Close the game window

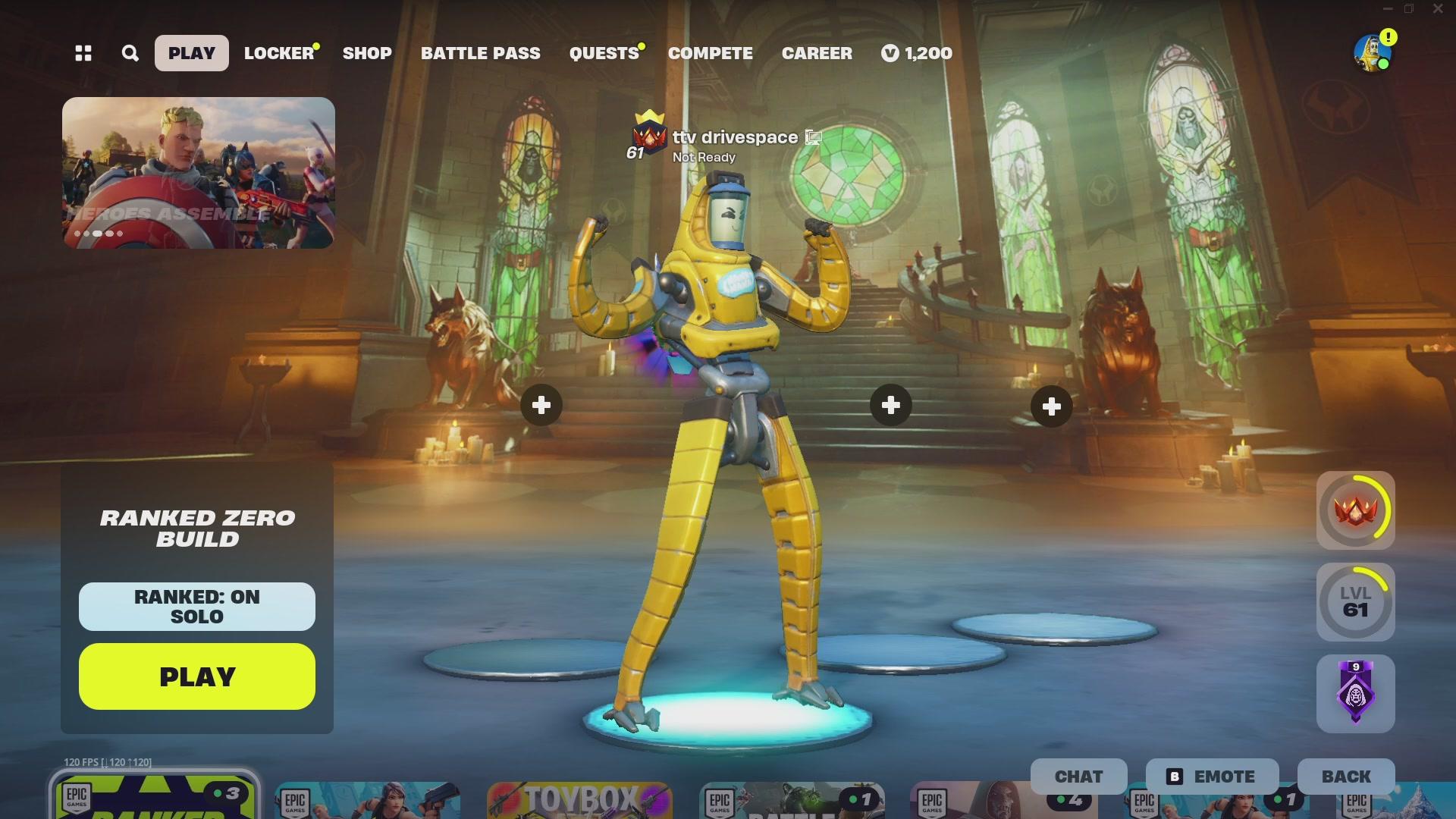(1437, 9)
